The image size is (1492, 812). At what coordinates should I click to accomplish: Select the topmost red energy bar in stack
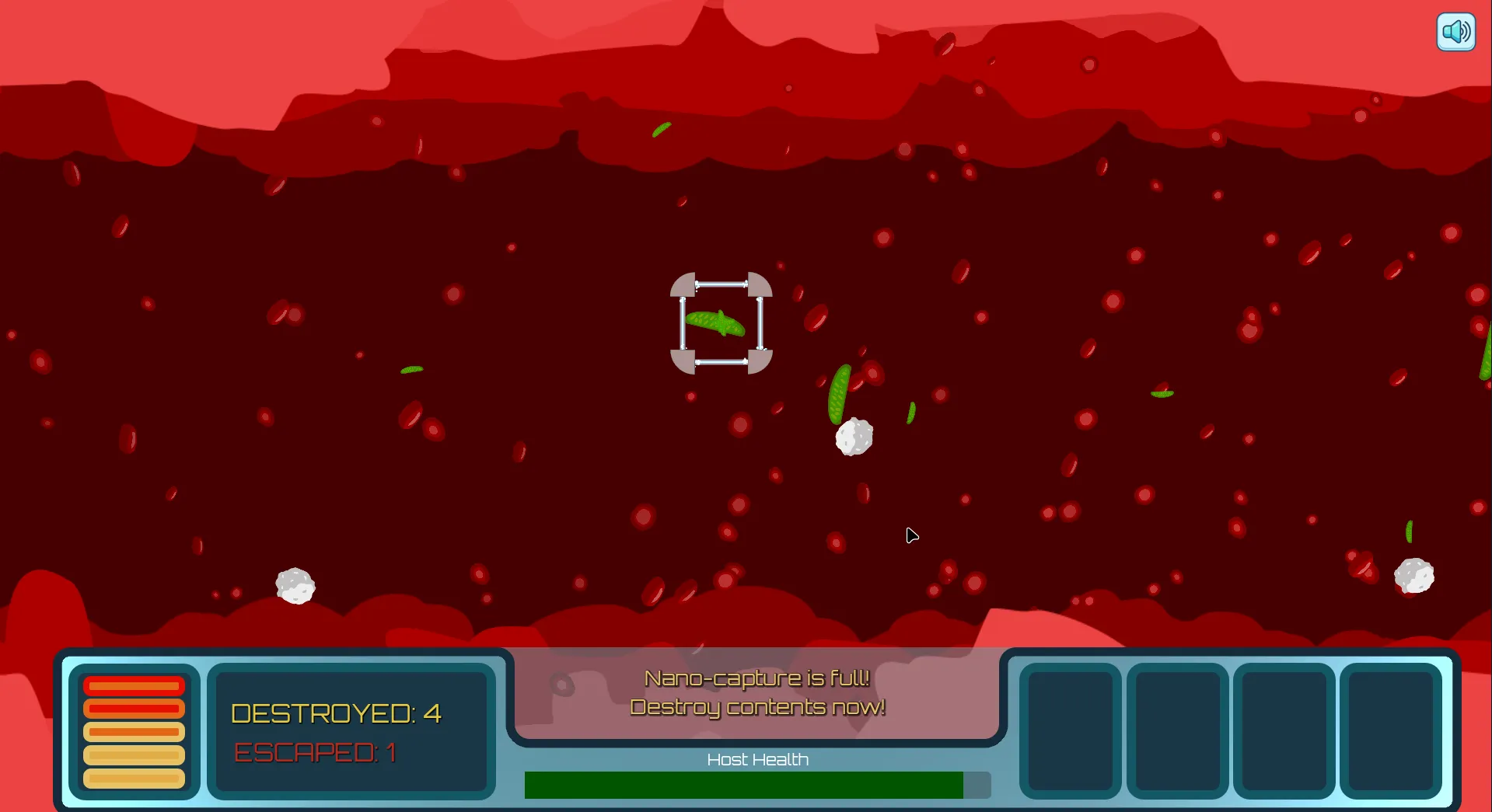(133, 685)
